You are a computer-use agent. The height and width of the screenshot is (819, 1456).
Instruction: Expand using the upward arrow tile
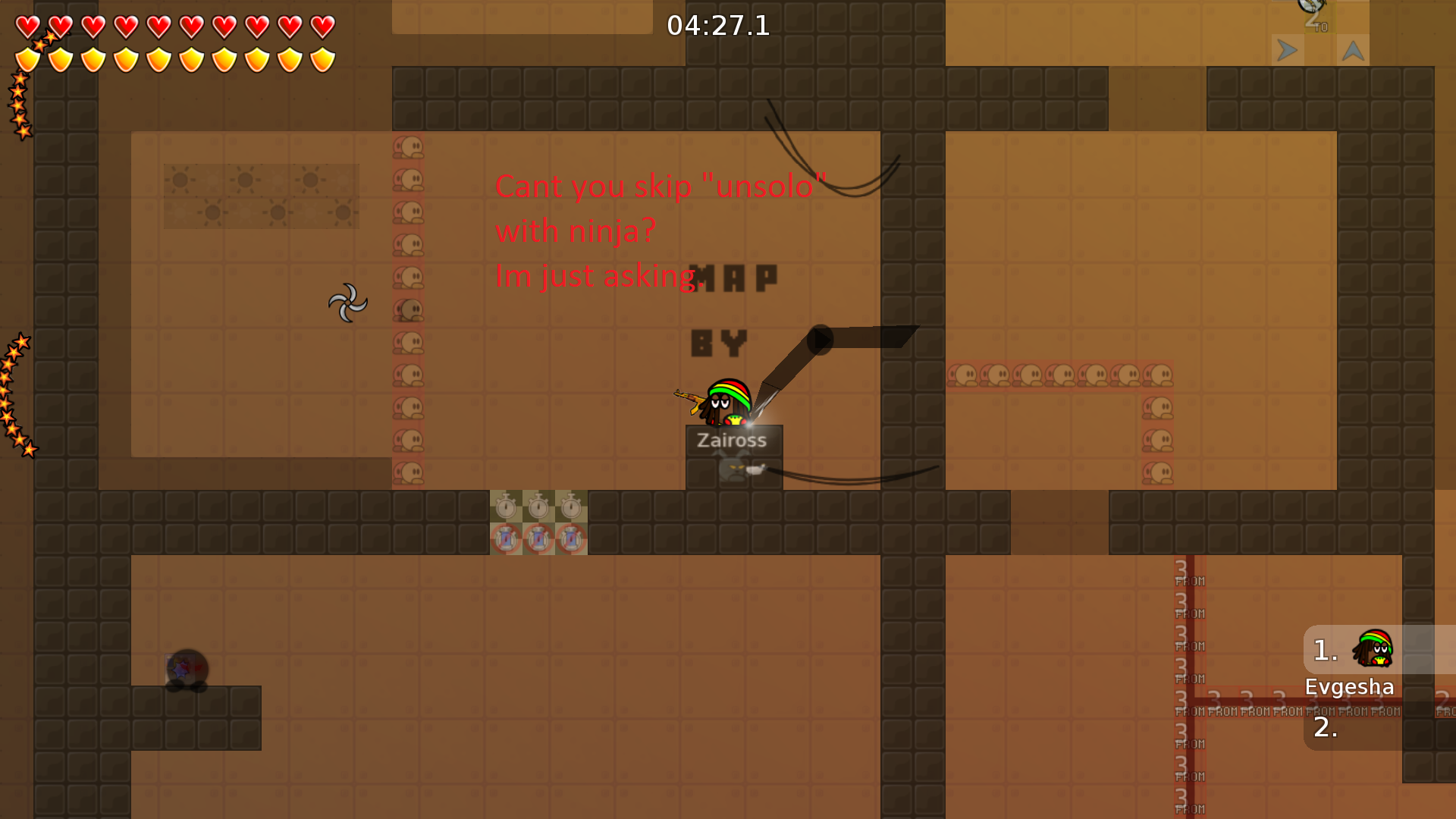(x=1354, y=51)
